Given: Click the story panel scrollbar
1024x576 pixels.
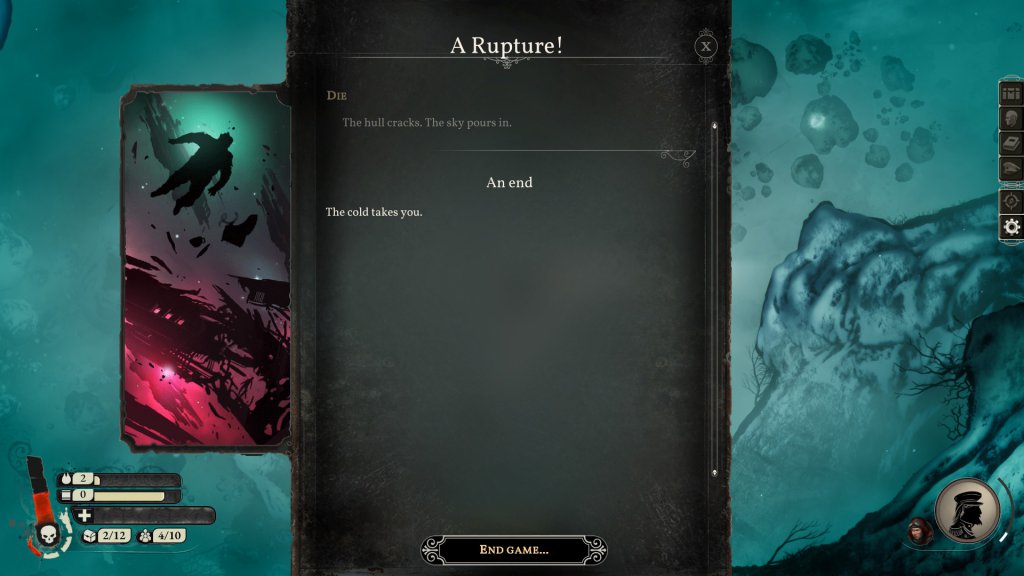Looking at the screenshot, I should point(714,298).
